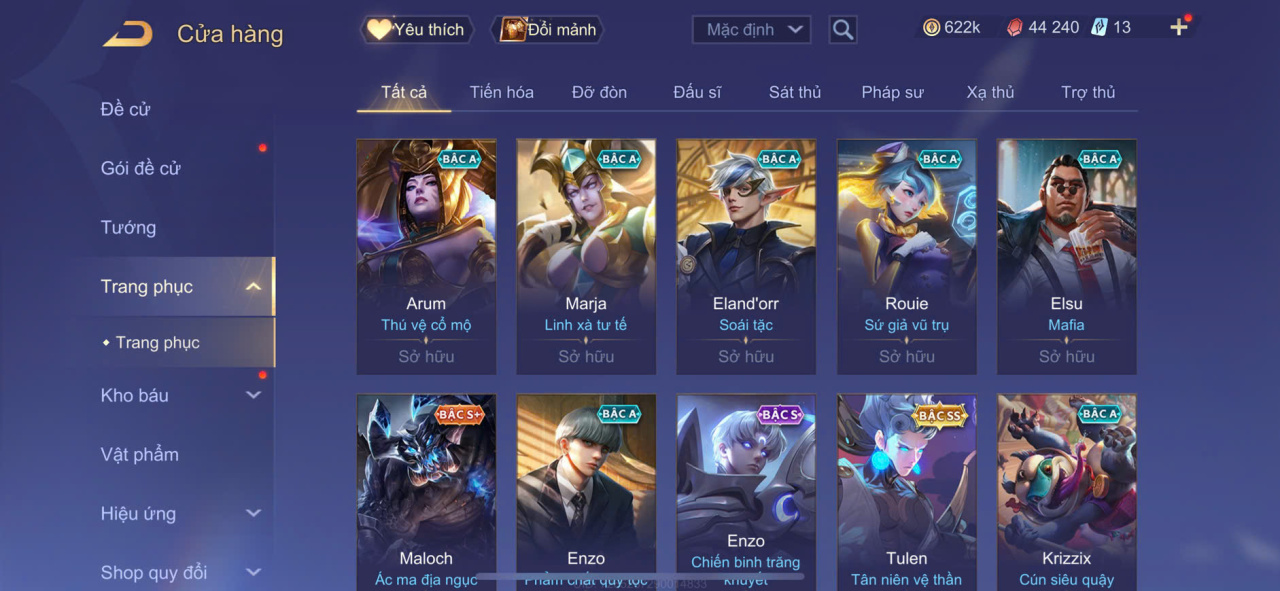Image resolution: width=1280 pixels, height=591 pixels.
Task: Switch to the Tiến hóa tab
Action: click(501, 92)
